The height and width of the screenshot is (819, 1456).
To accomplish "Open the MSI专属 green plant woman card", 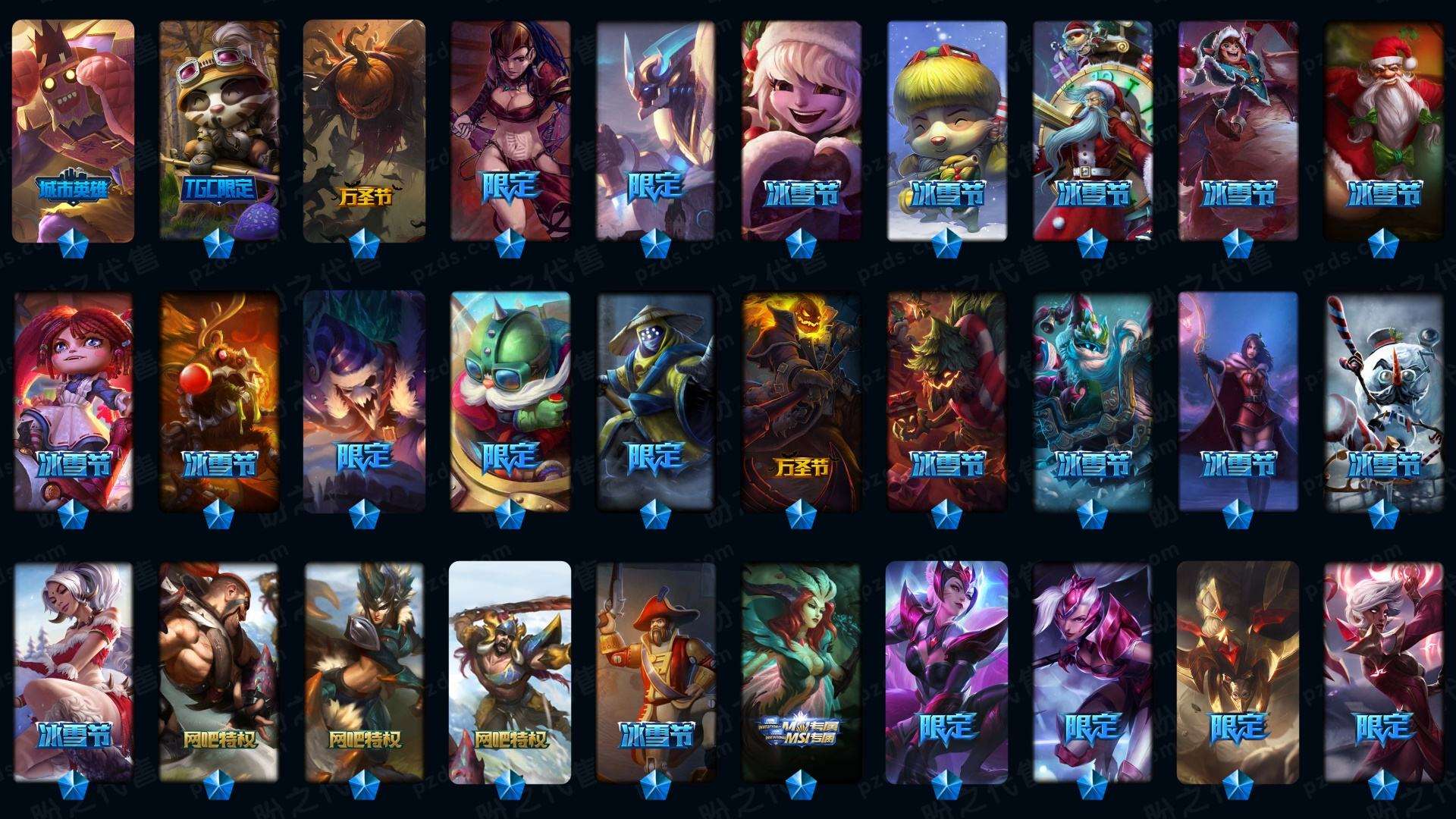I will [802, 672].
